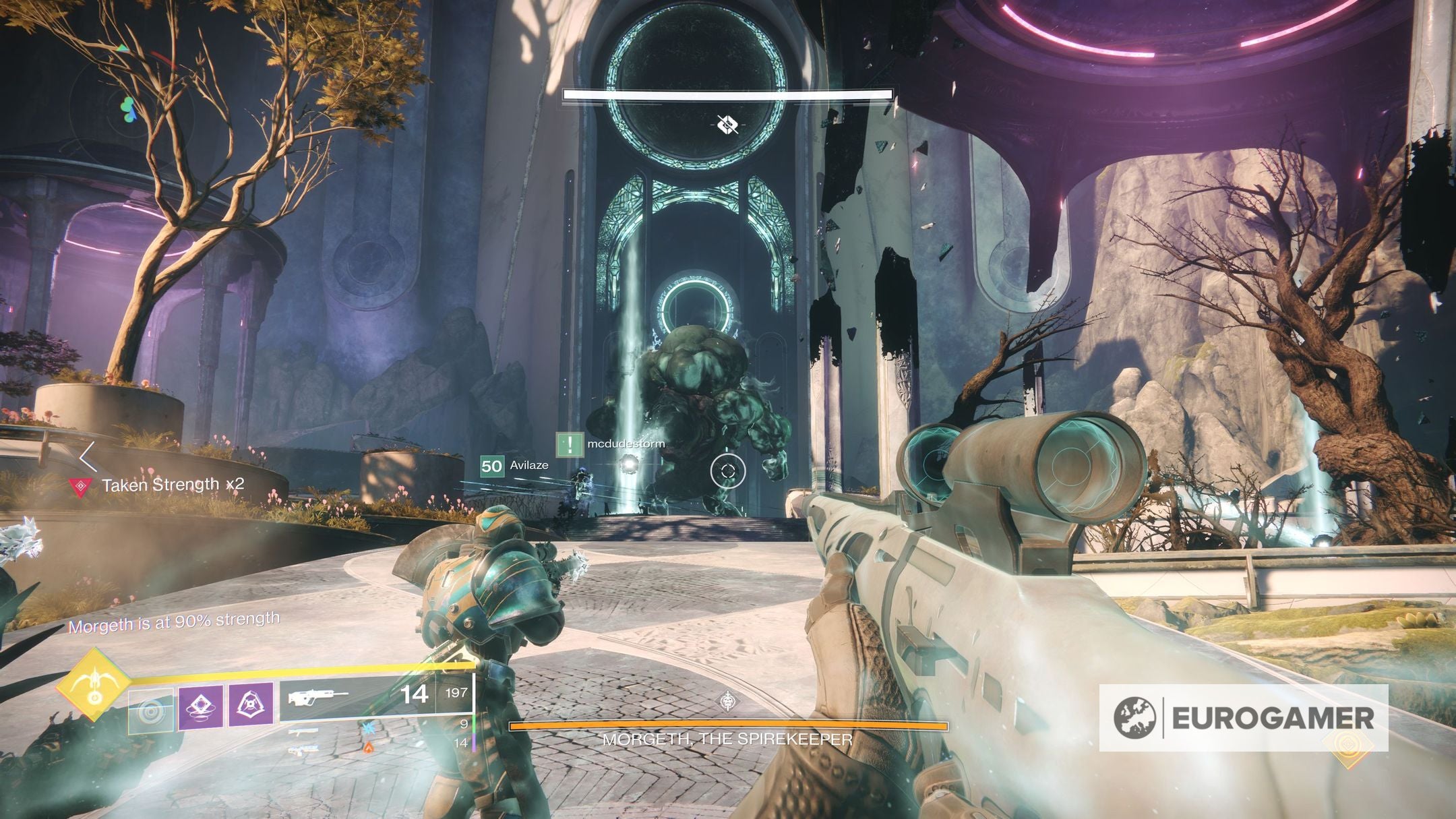Select fireteam member mcdudestorm's nameplate

coord(611,444)
